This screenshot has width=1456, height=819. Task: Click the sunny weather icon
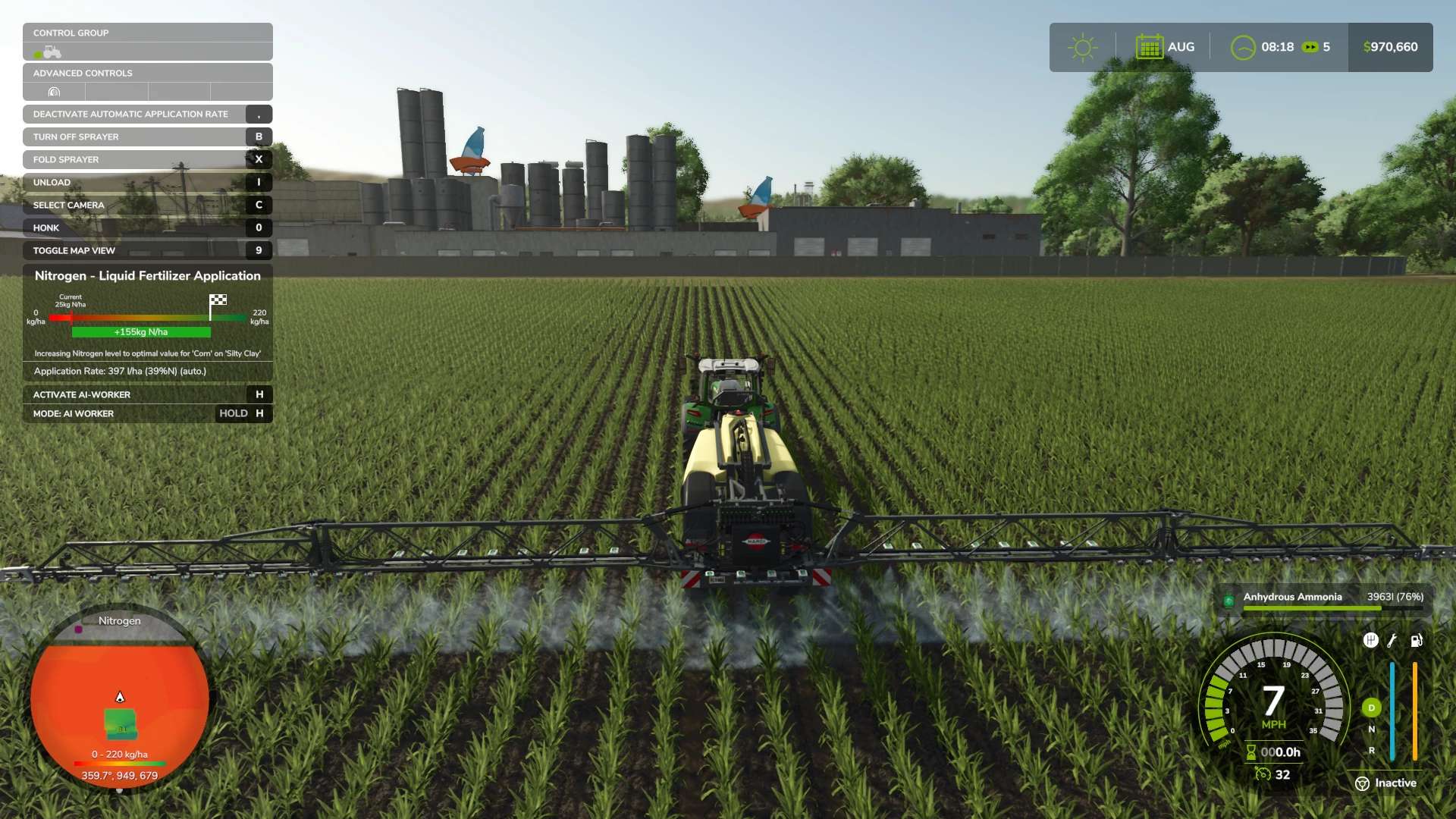1082,47
